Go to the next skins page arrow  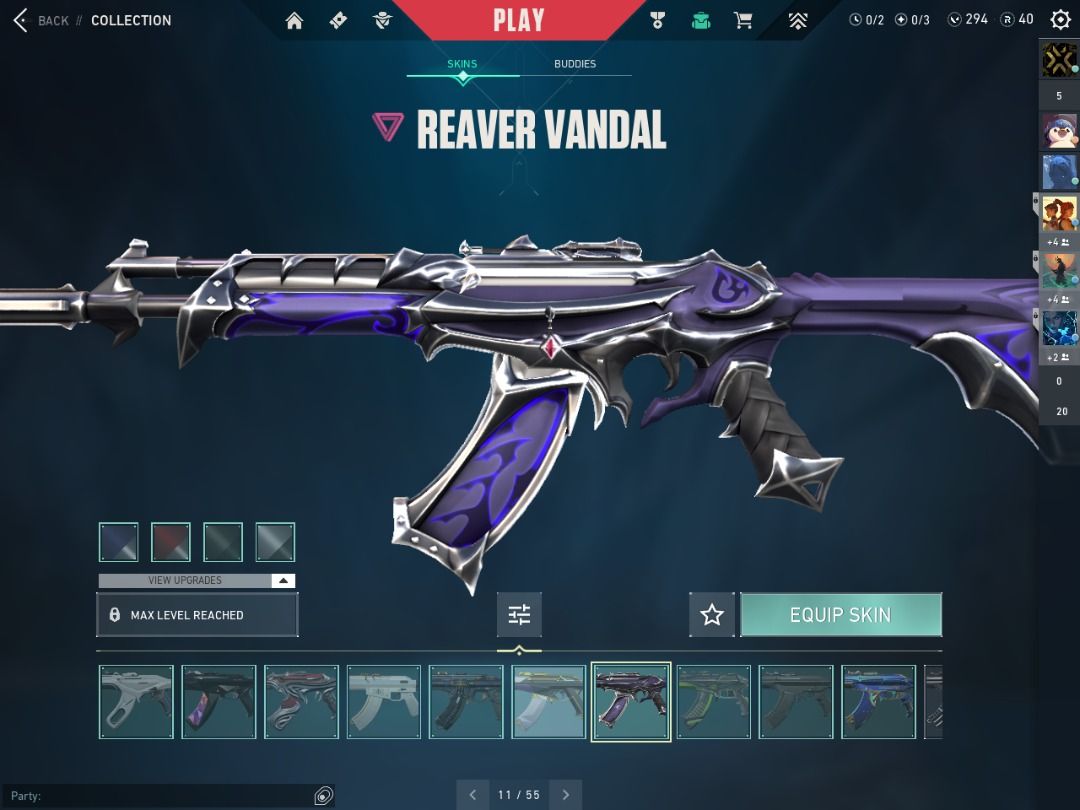click(x=565, y=795)
